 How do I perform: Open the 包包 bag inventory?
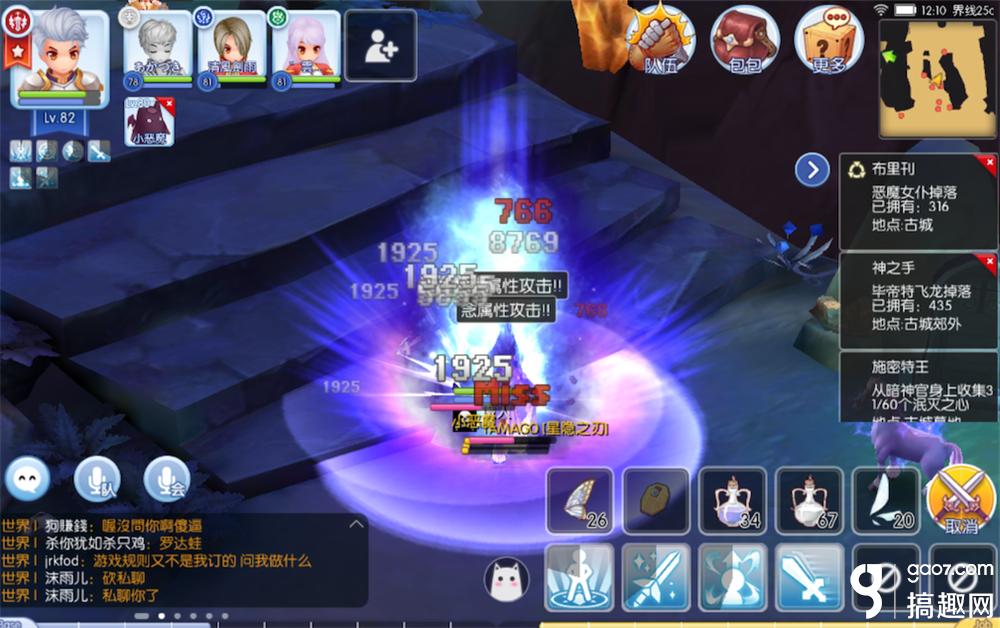tap(744, 42)
